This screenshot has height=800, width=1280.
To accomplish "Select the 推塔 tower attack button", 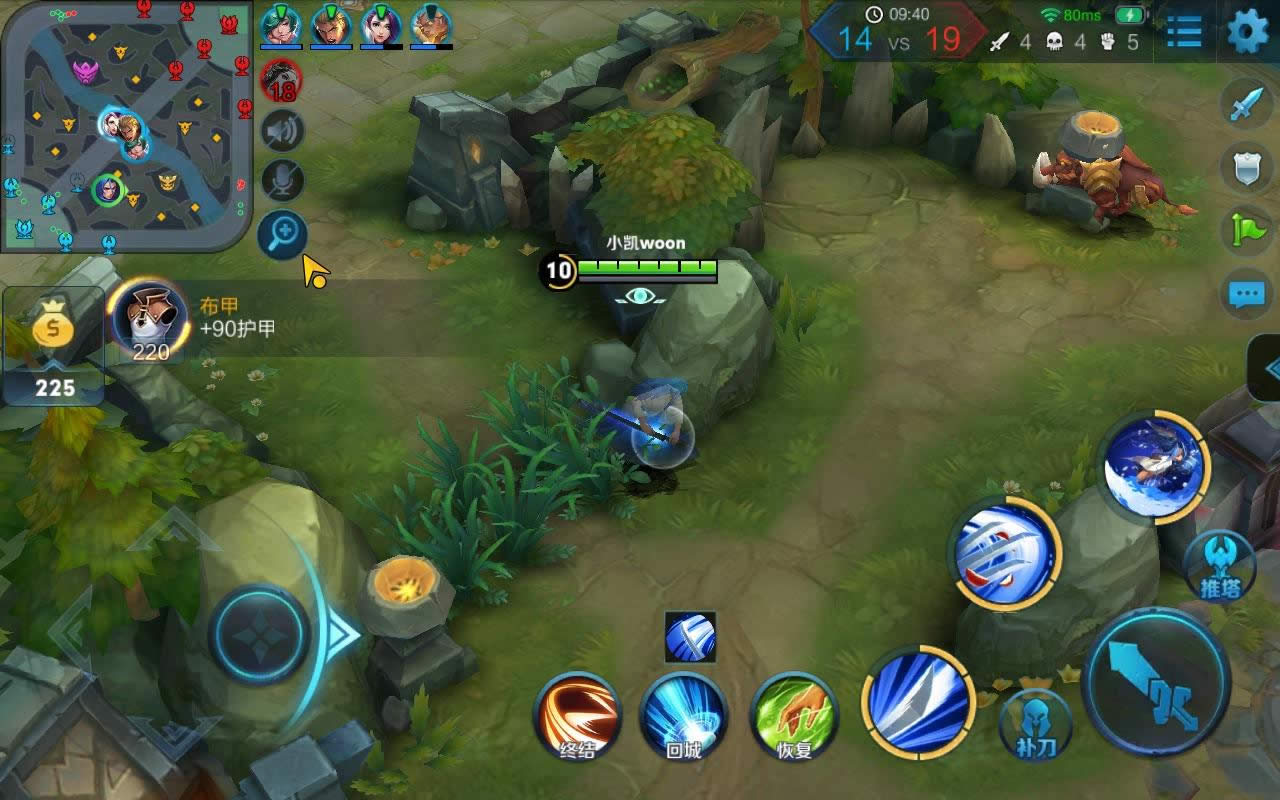I will pos(1221,567).
